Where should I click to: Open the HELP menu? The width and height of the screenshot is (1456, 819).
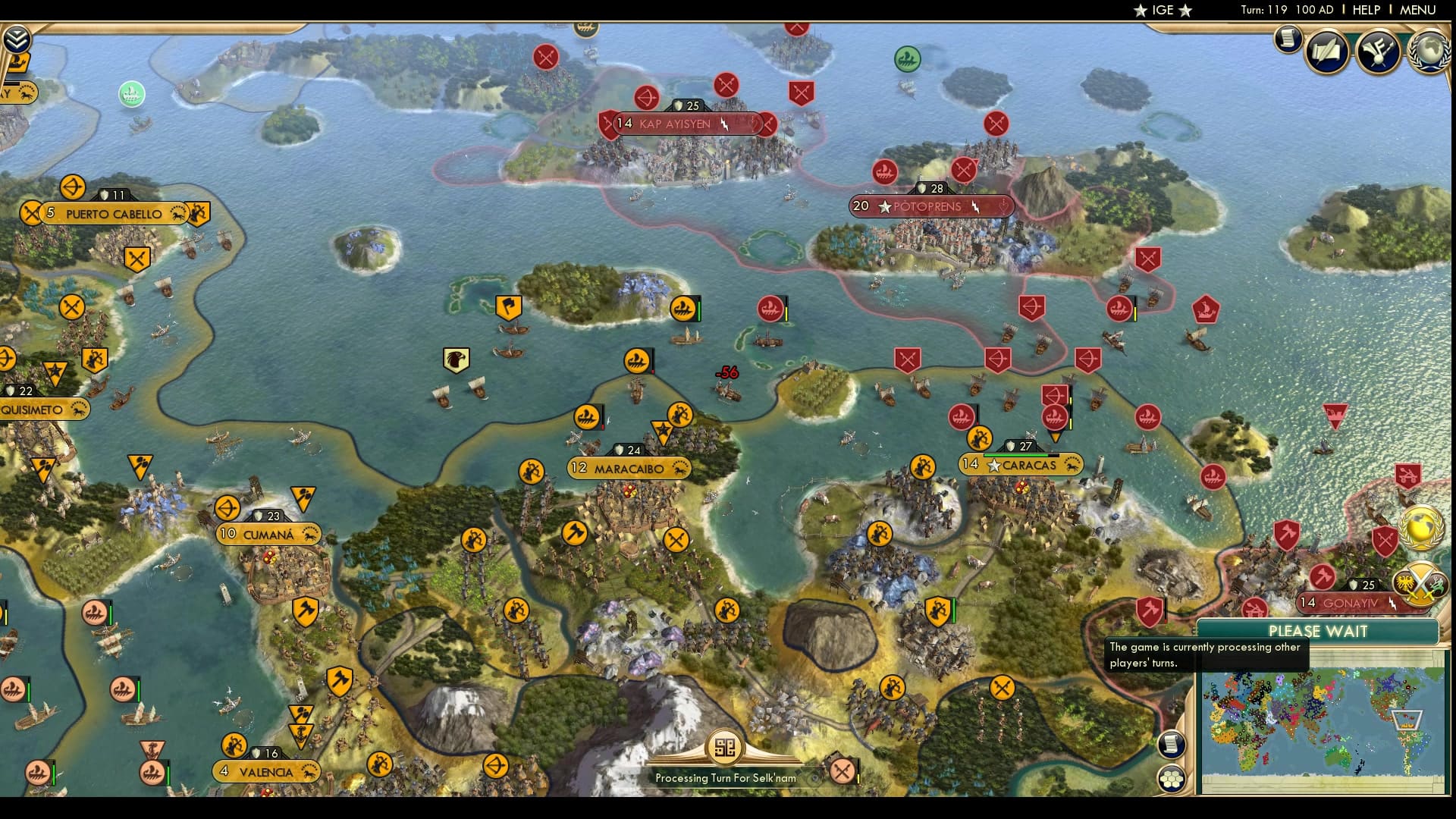tap(1366, 10)
